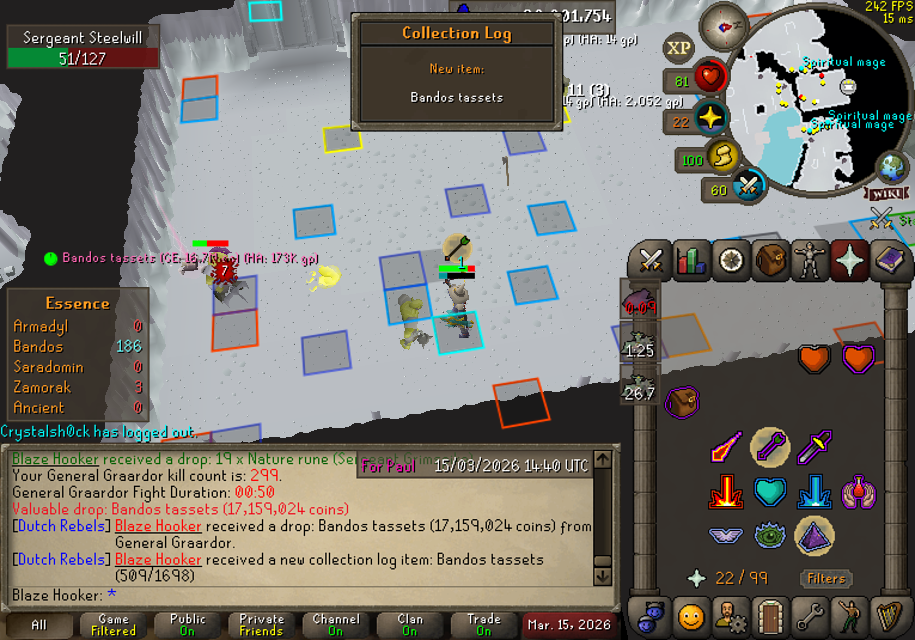
Task: Show the Worn Equipment tab
Action: tap(809, 261)
